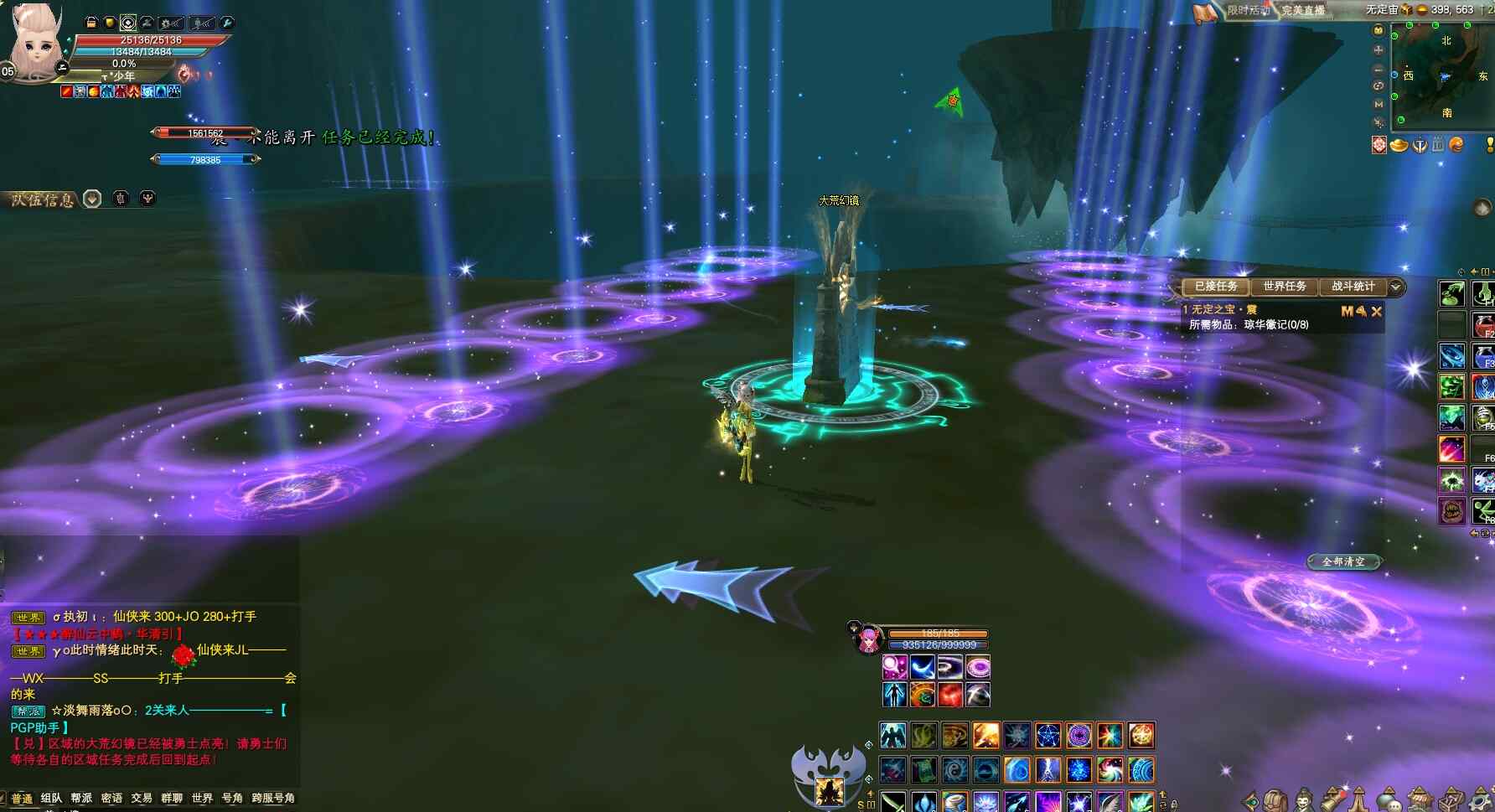Activate the blue pentagram skill

click(1048, 736)
